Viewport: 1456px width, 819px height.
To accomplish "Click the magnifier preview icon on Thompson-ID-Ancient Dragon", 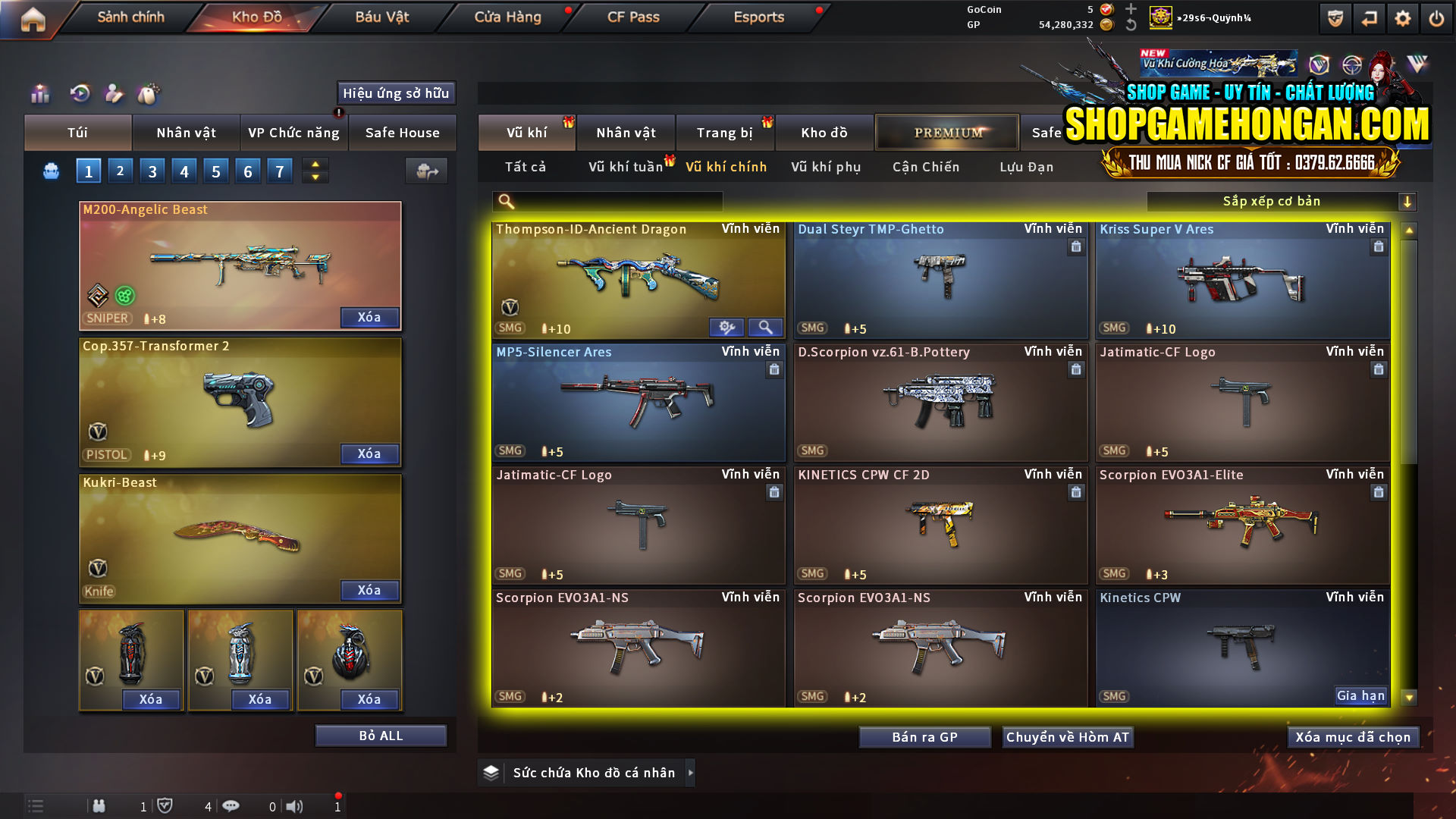I will (765, 327).
